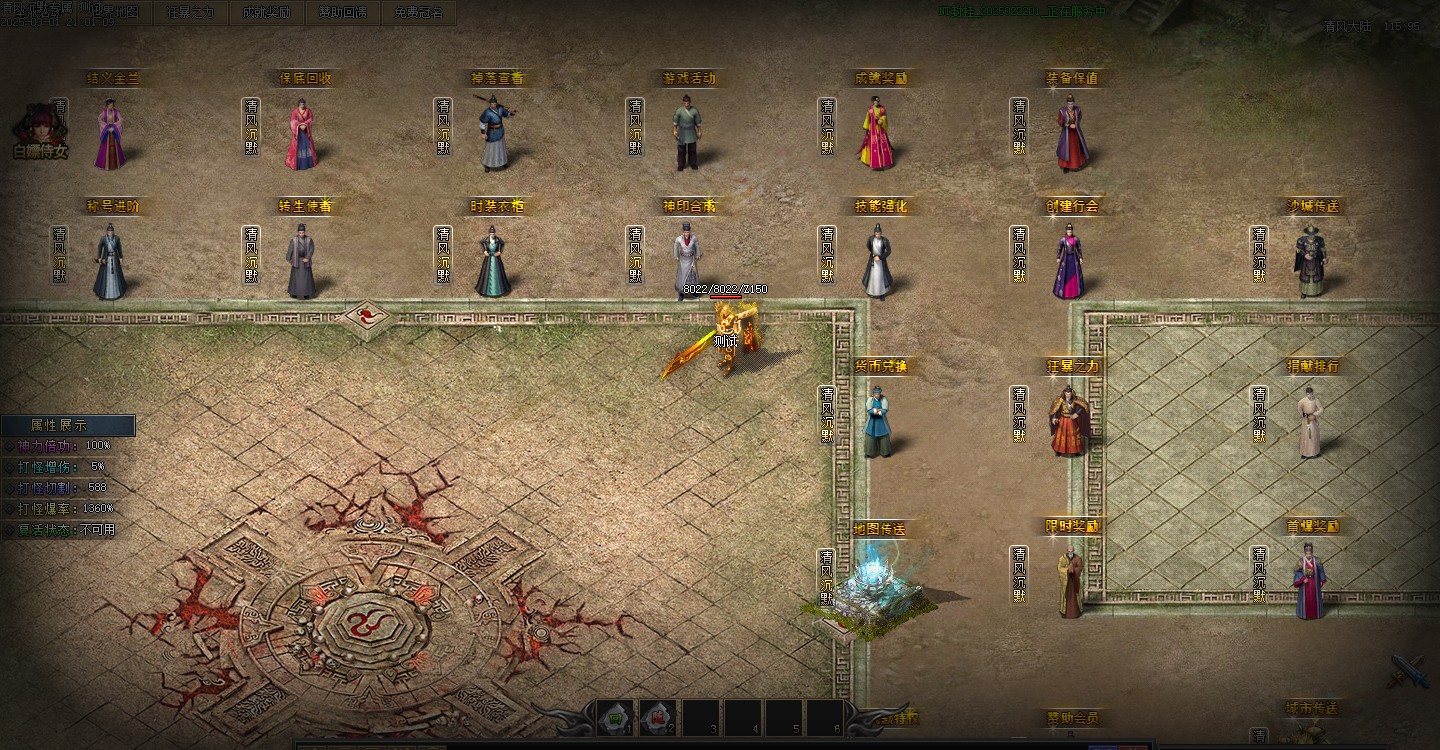
Task: Select the 赞助回馈 top menu button
Action: click(342, 13)
